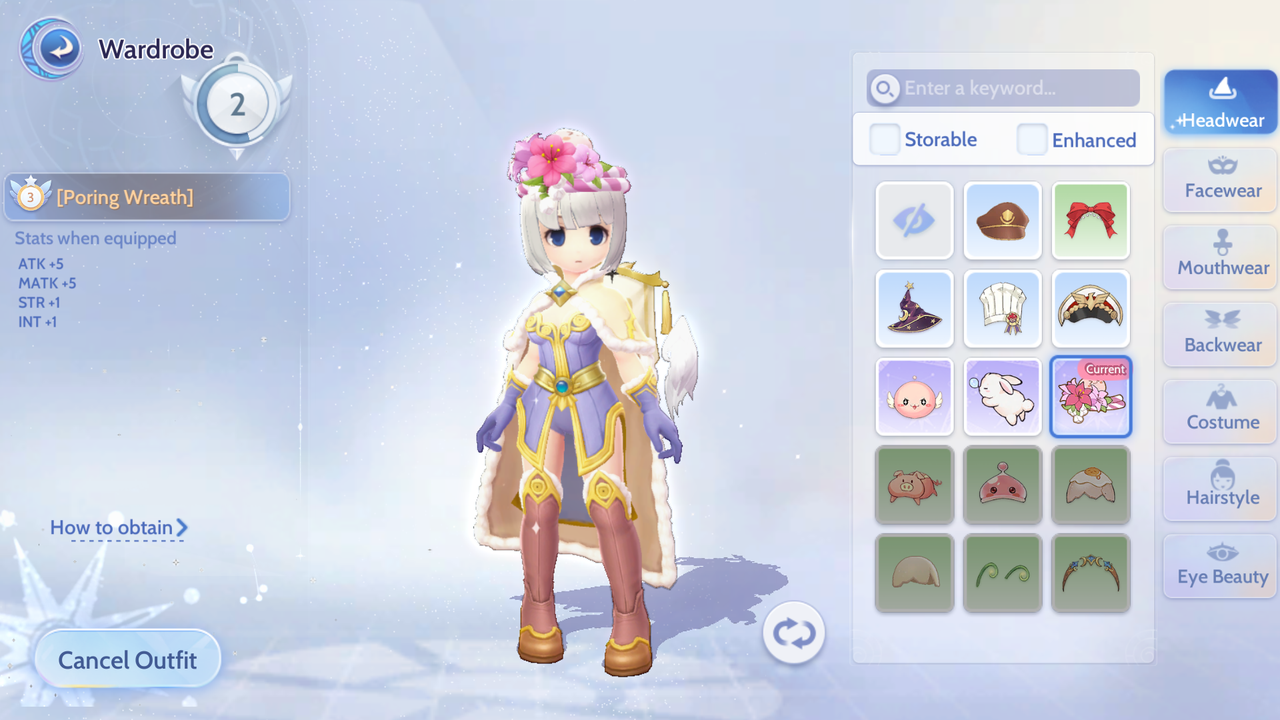The height and width of the screenshot is (720, 1280).
Task: Choose the brown officer cap headwear
Action: (1003, 221)
